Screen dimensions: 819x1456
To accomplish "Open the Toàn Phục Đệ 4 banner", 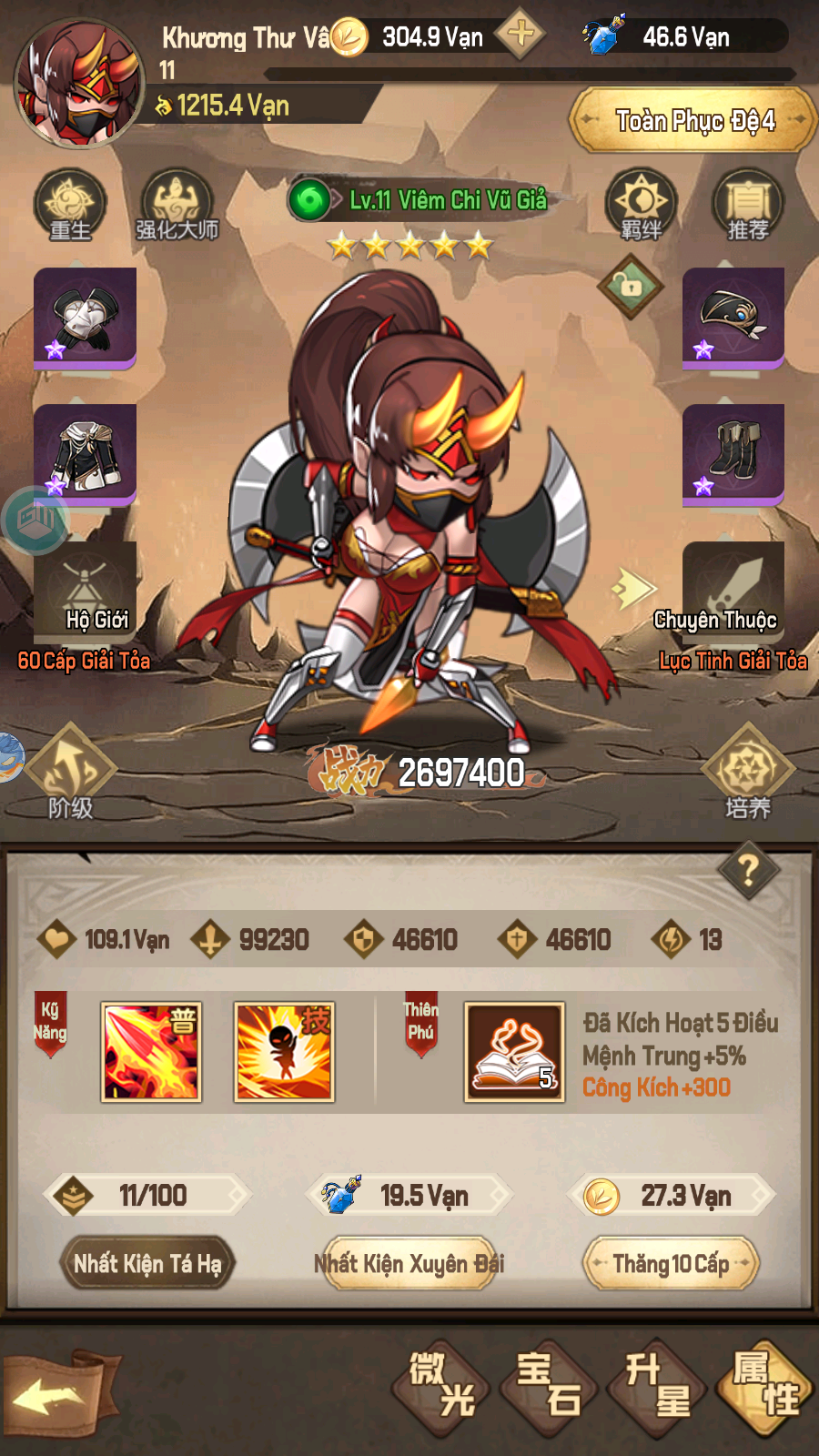I will [694, 120].
